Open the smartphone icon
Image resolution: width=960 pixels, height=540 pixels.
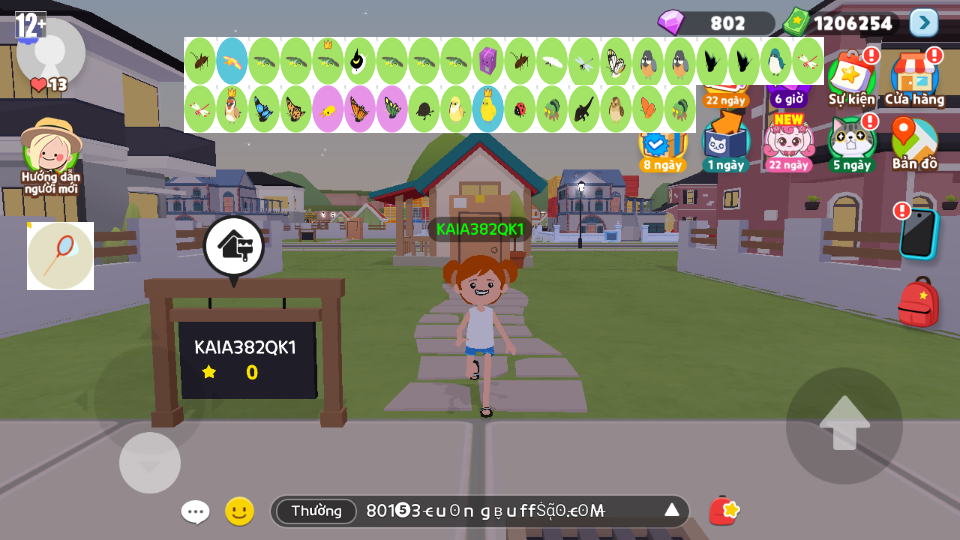(918, 234)
